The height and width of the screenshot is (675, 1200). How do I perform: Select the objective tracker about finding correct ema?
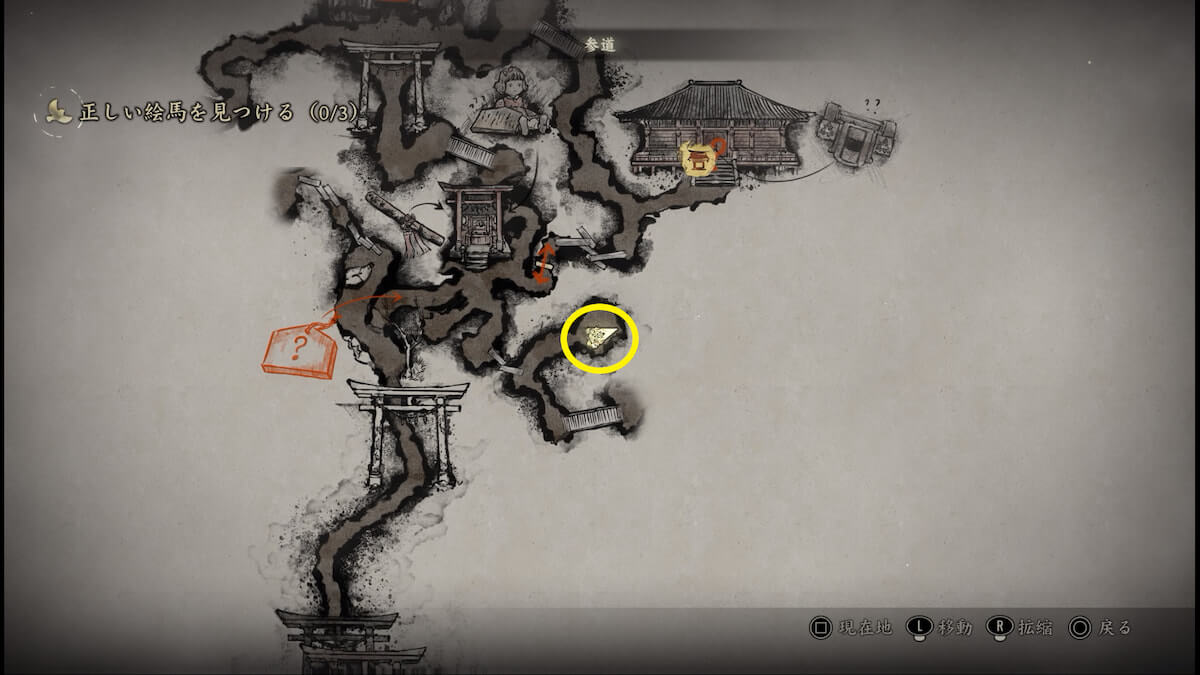point(200,112)
